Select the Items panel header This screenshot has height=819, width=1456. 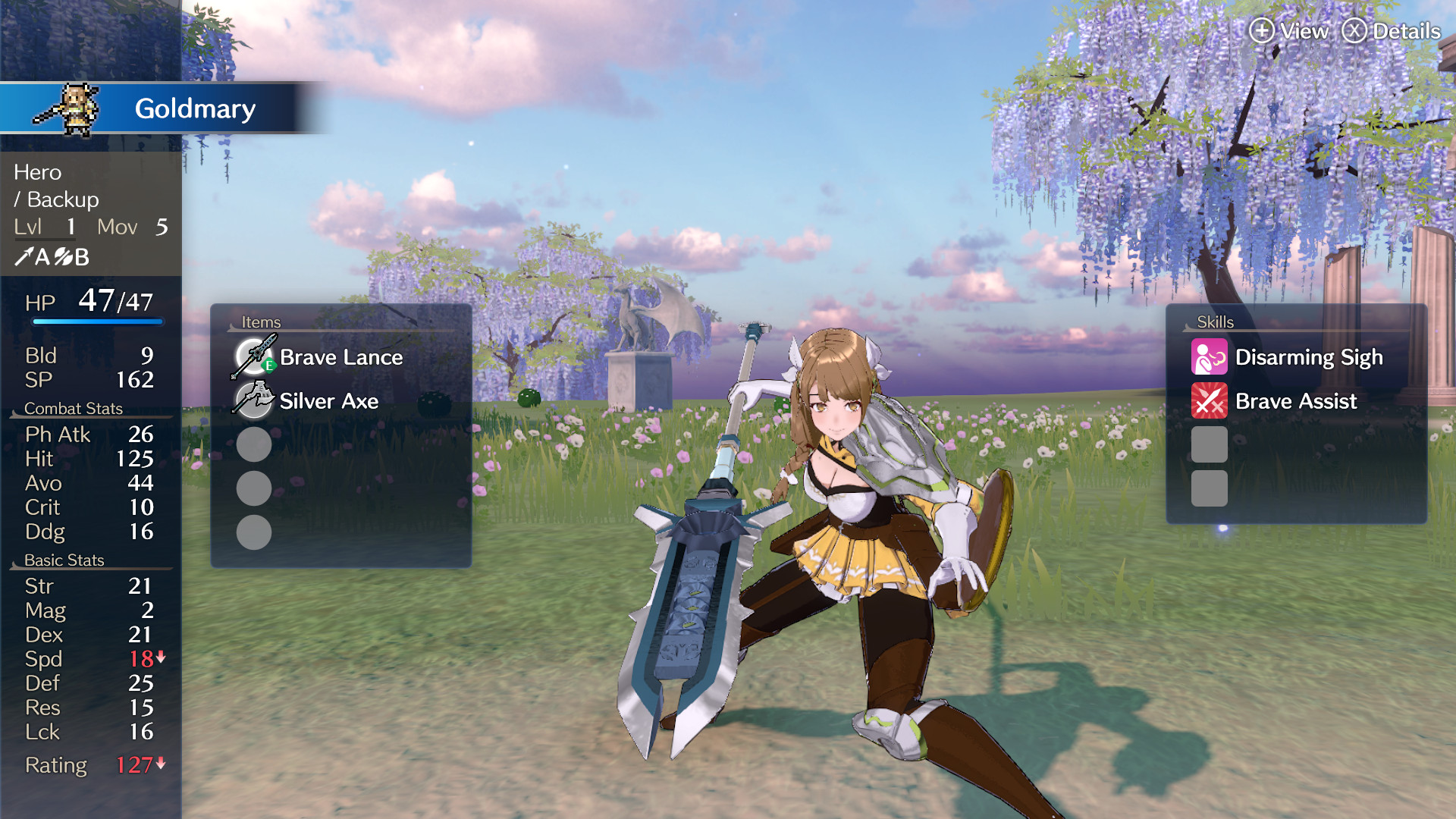261,322
